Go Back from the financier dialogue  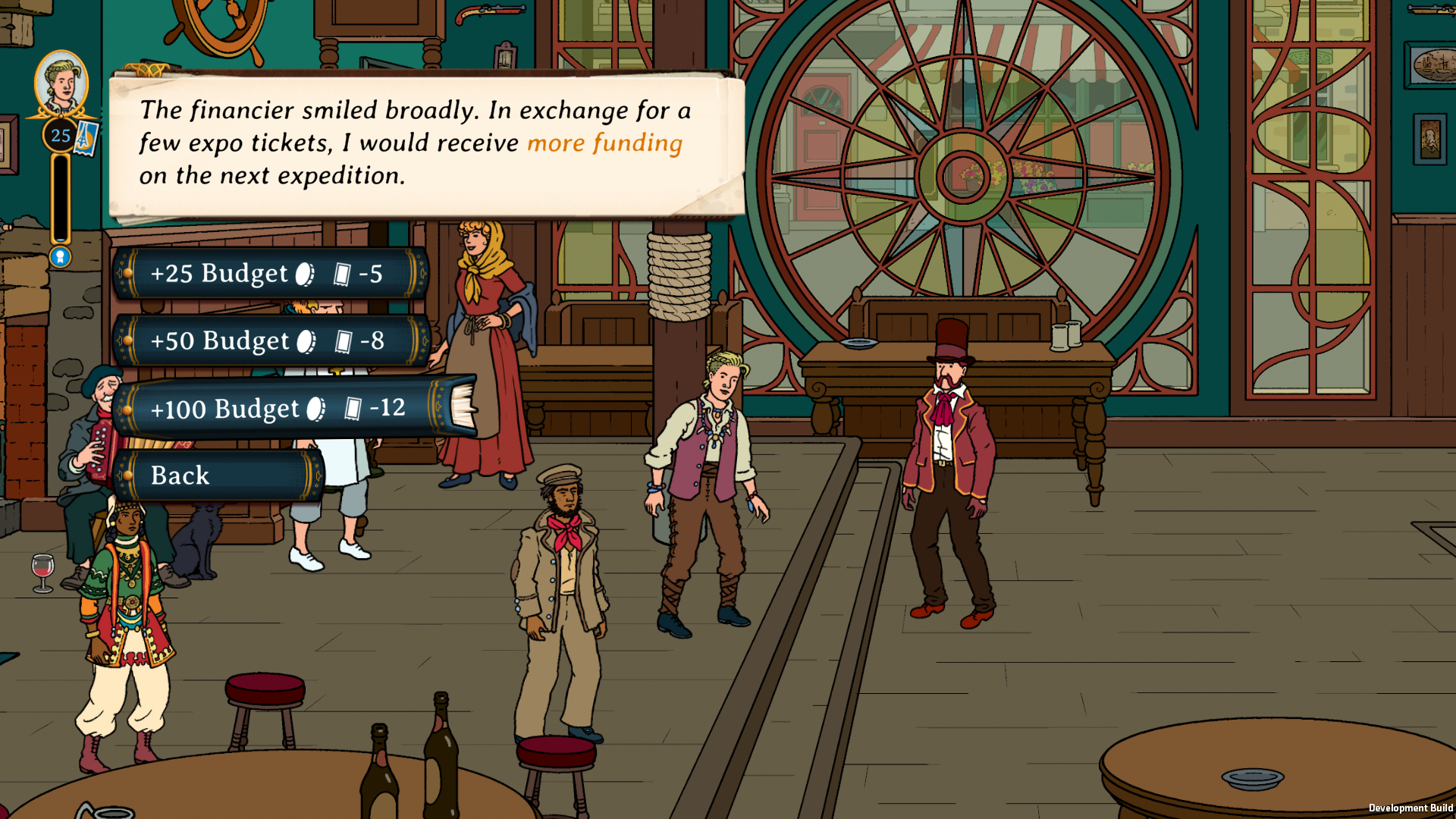[218, 475]
